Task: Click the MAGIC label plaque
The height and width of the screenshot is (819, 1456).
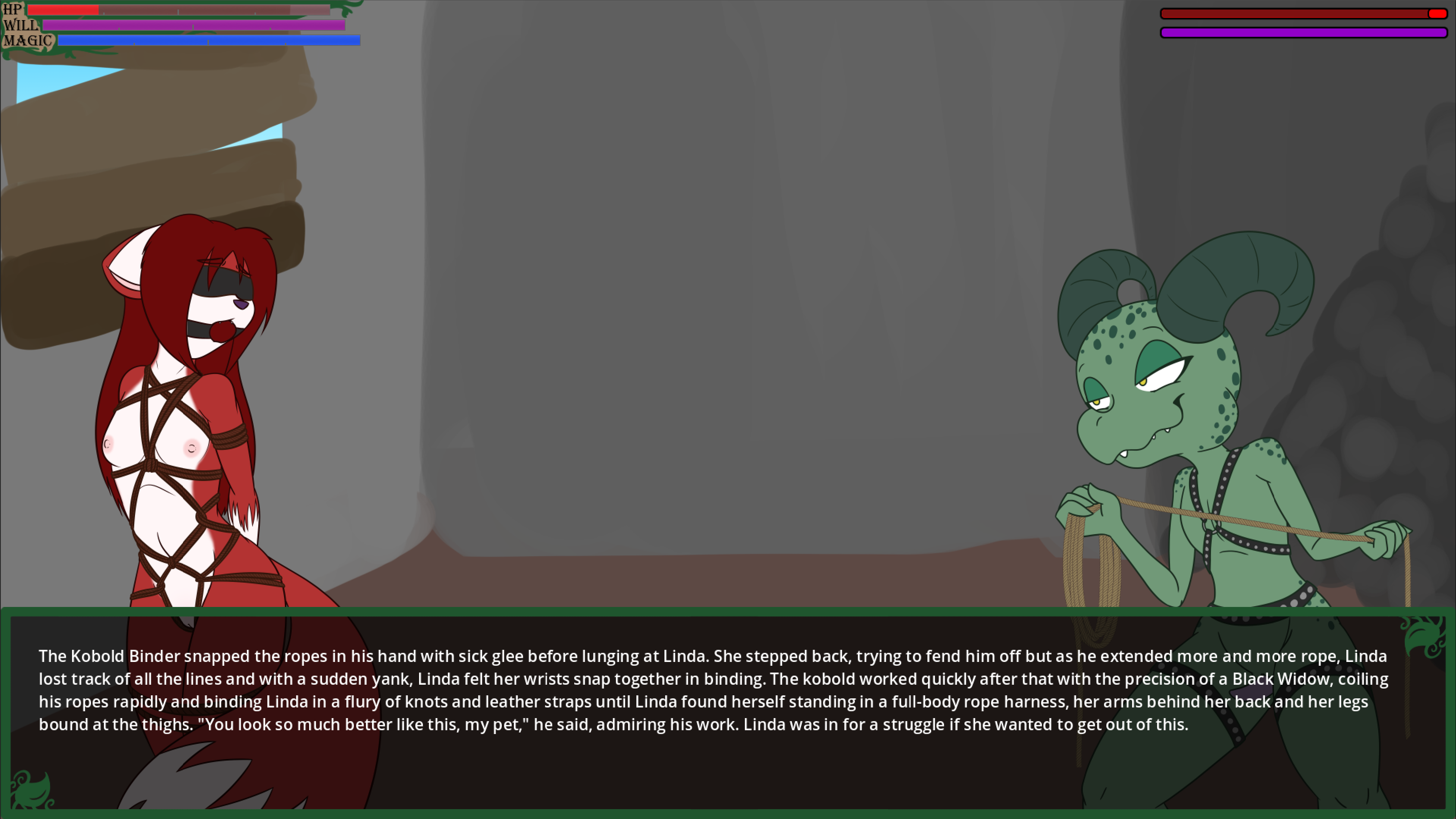Action: tap(28, 40)
